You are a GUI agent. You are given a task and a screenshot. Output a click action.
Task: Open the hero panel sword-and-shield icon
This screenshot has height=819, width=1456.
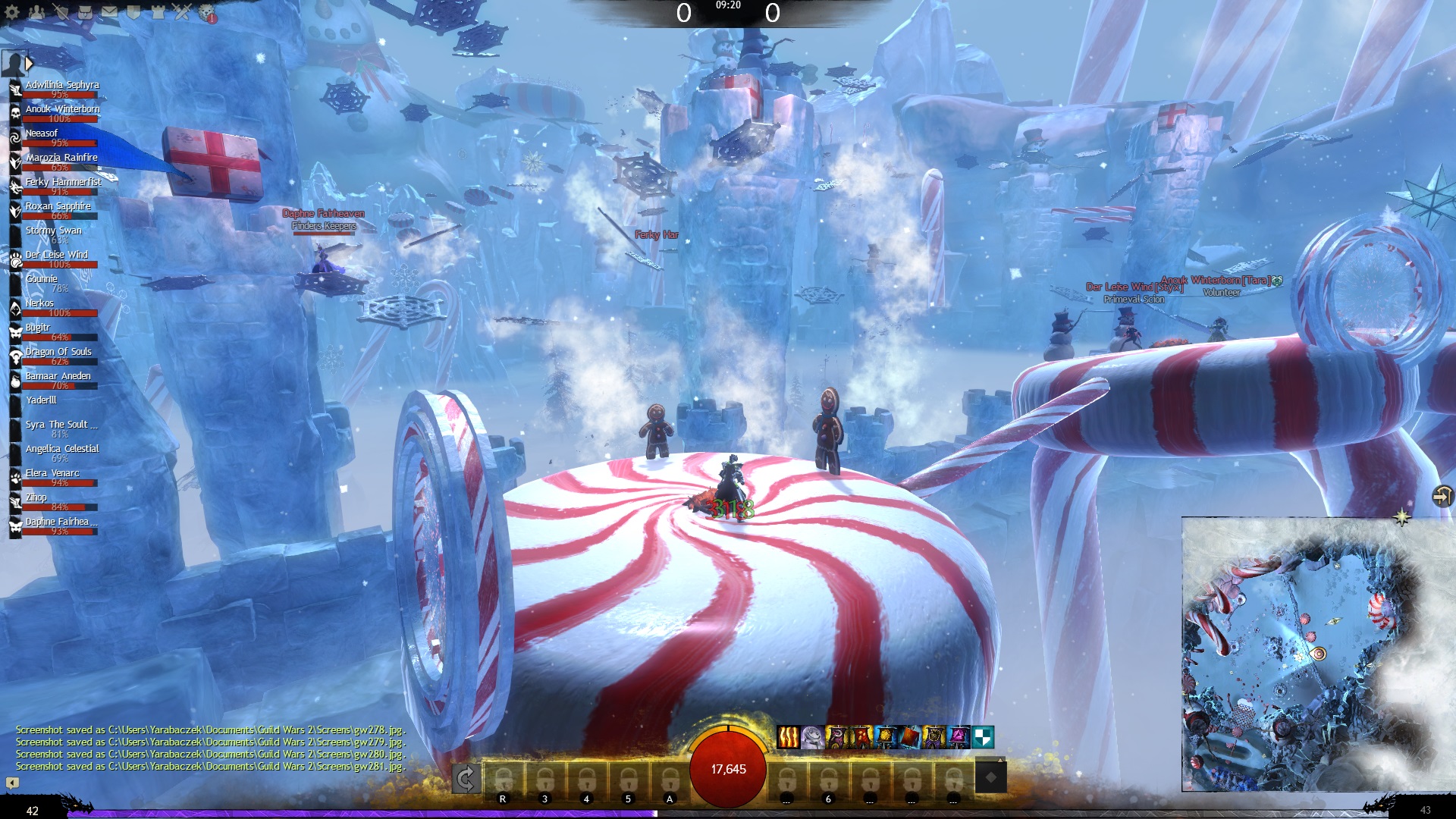click(x=61, y=12)
